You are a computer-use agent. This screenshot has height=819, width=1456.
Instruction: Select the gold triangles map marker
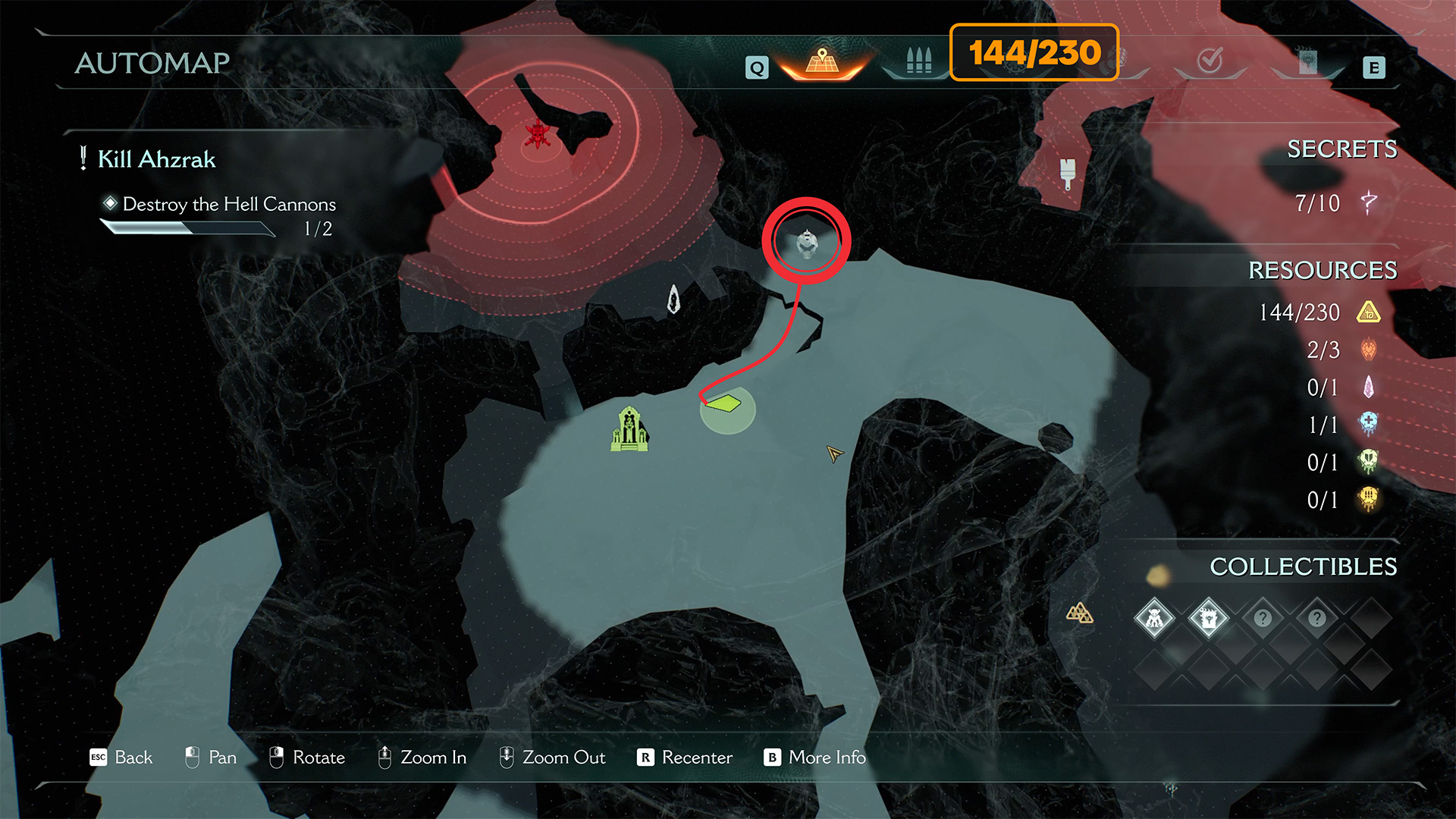1079,613
